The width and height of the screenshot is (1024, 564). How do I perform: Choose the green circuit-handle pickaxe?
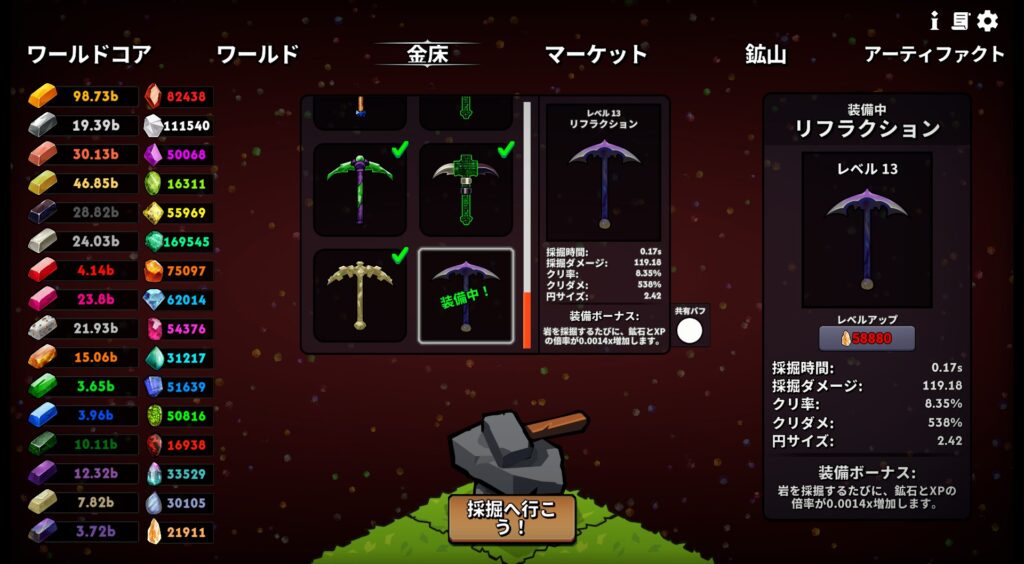pyautogui.click(x=466, y=189)
